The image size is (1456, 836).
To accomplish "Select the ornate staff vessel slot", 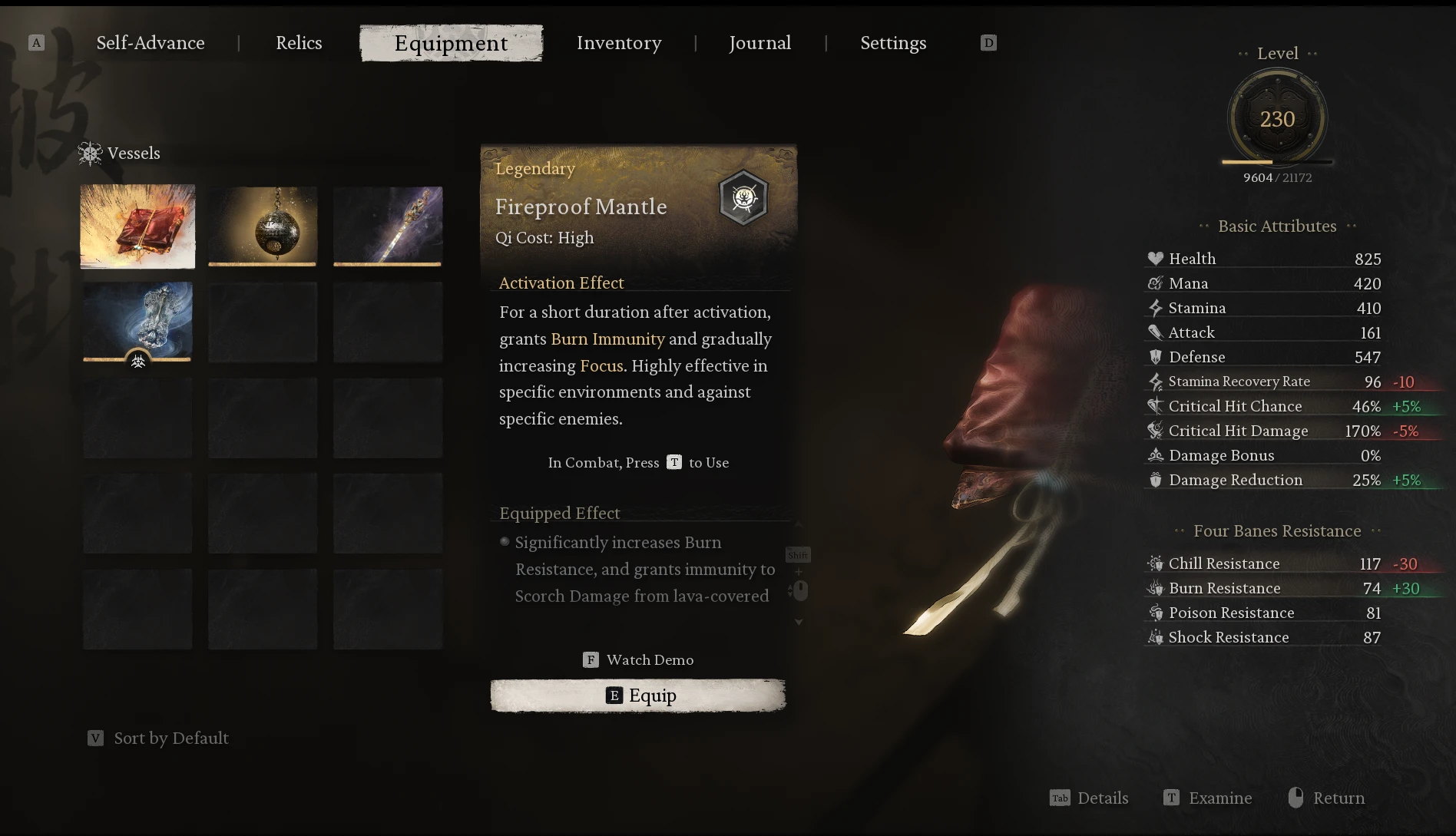I will coord(388,226).
